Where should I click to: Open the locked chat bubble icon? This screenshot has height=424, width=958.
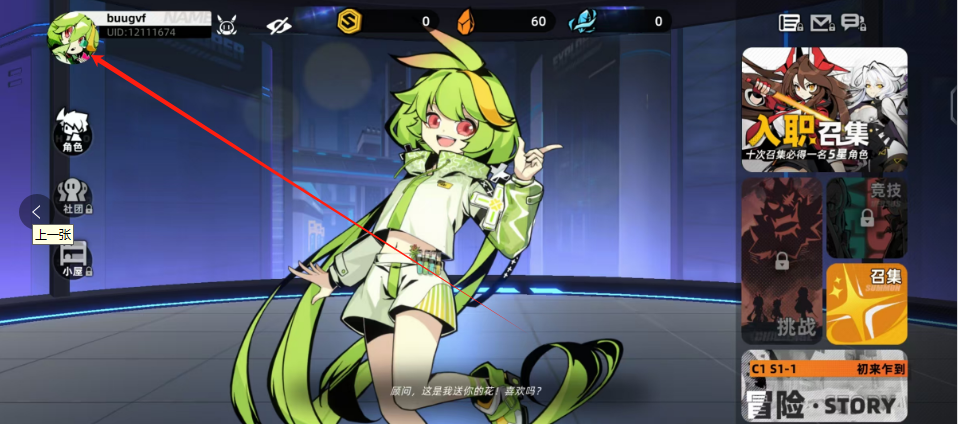(852, 23)
